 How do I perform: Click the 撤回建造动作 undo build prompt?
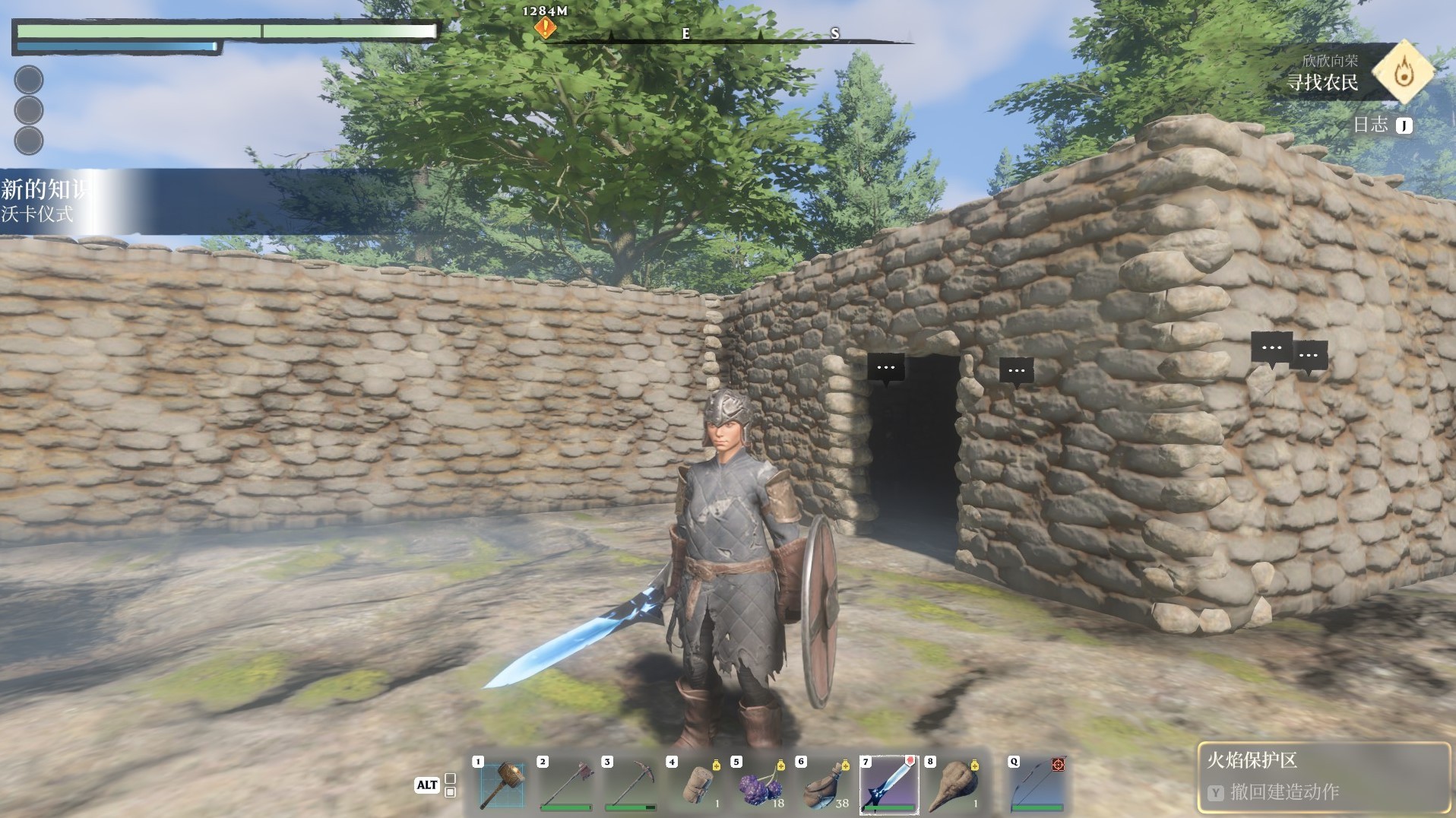click(1283, 792)
